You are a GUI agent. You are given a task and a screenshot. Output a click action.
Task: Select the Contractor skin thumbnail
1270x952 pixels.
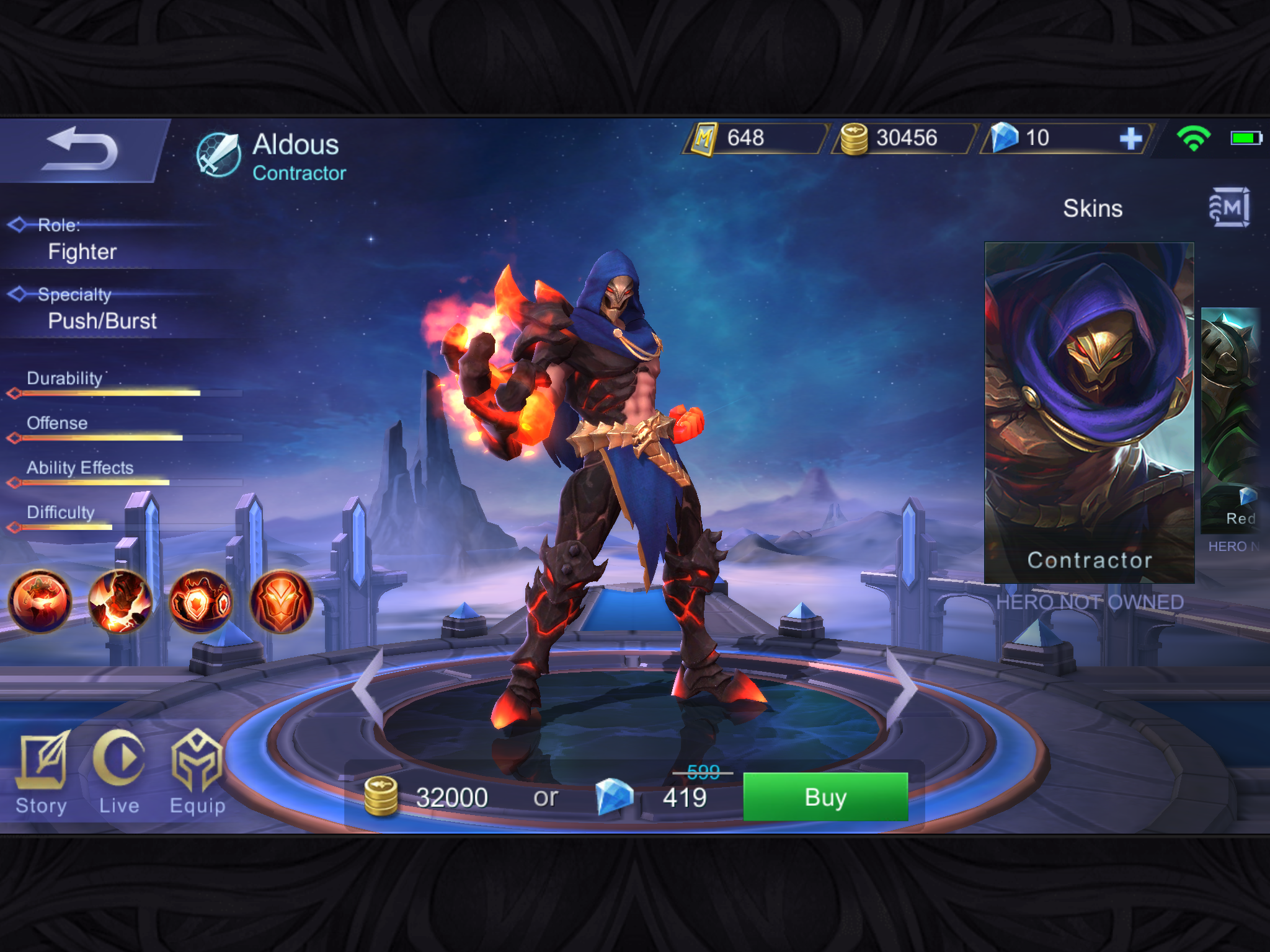[x=1089, y=412]
